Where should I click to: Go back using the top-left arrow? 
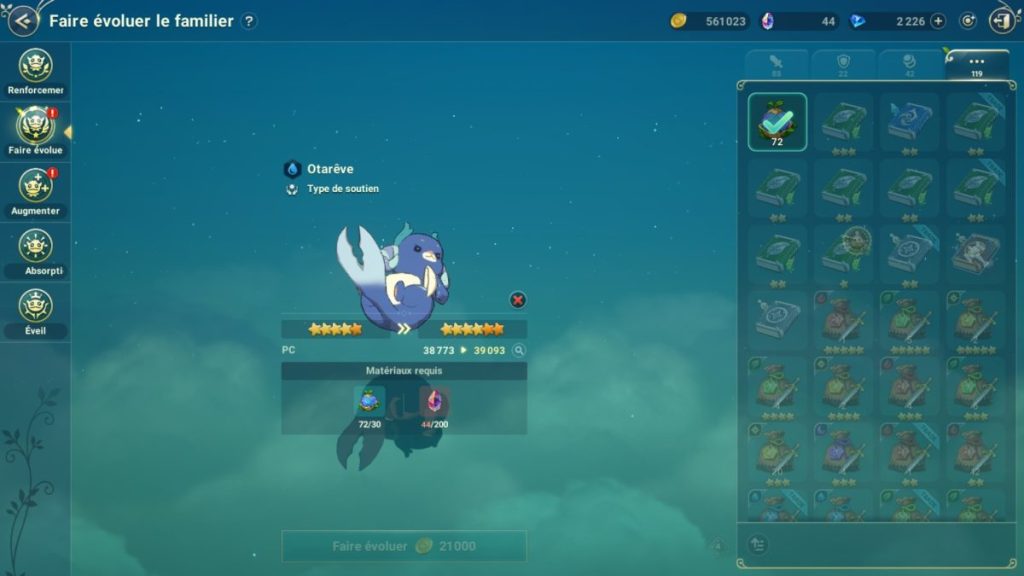click(22, 20)
